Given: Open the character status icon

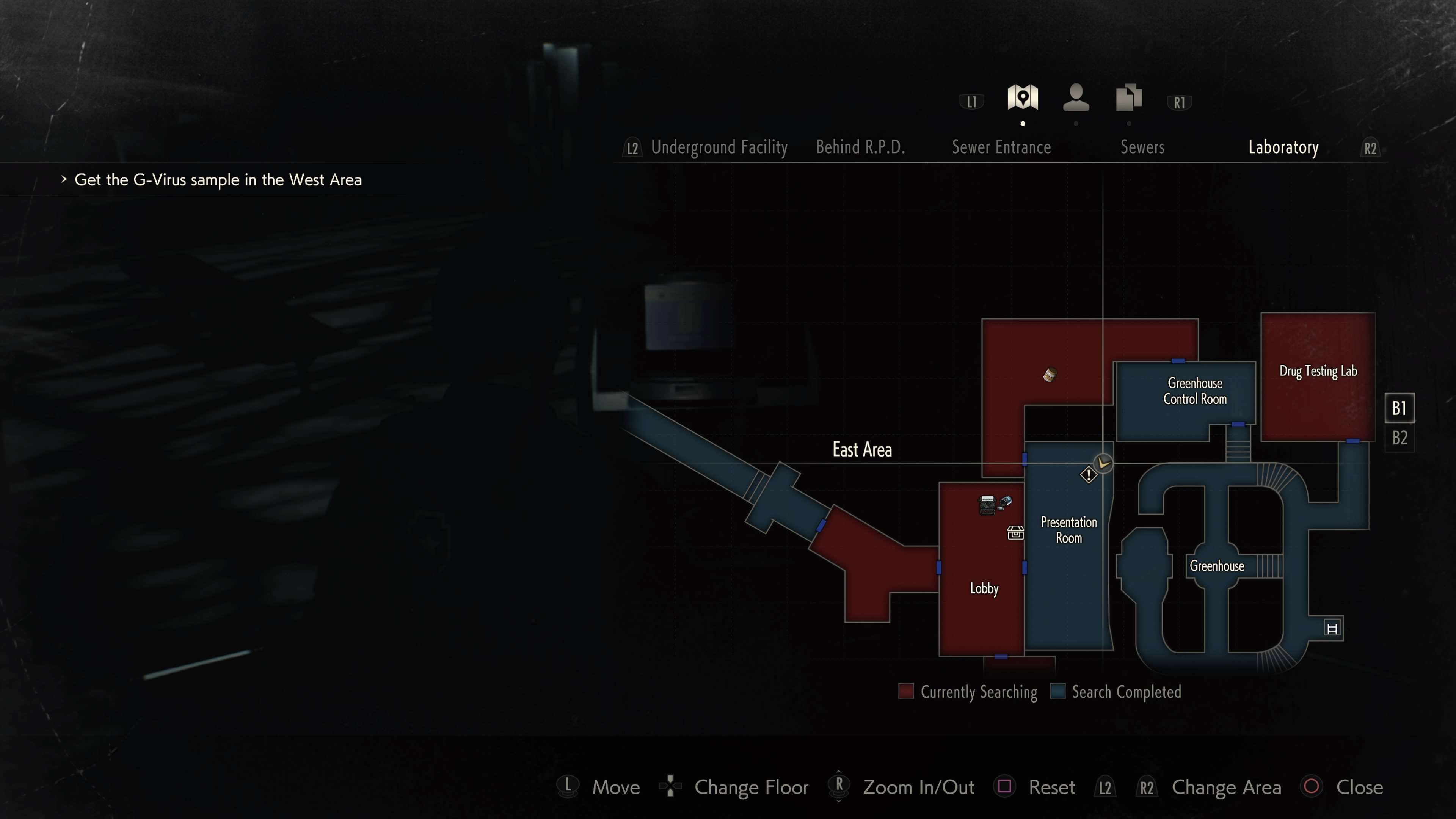Looking at the screenshot, I should 1076,98.
